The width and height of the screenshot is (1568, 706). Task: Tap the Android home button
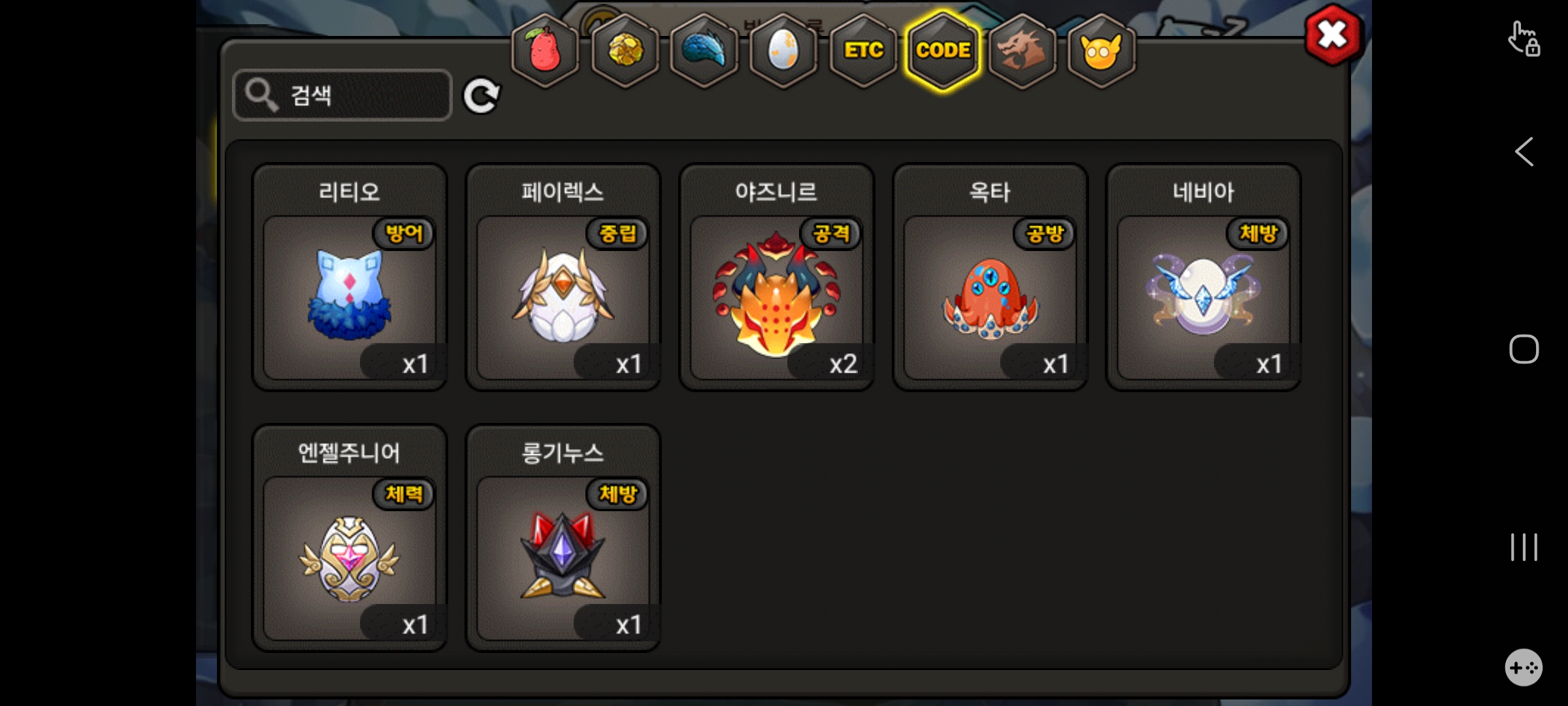tap(1524, 349)
